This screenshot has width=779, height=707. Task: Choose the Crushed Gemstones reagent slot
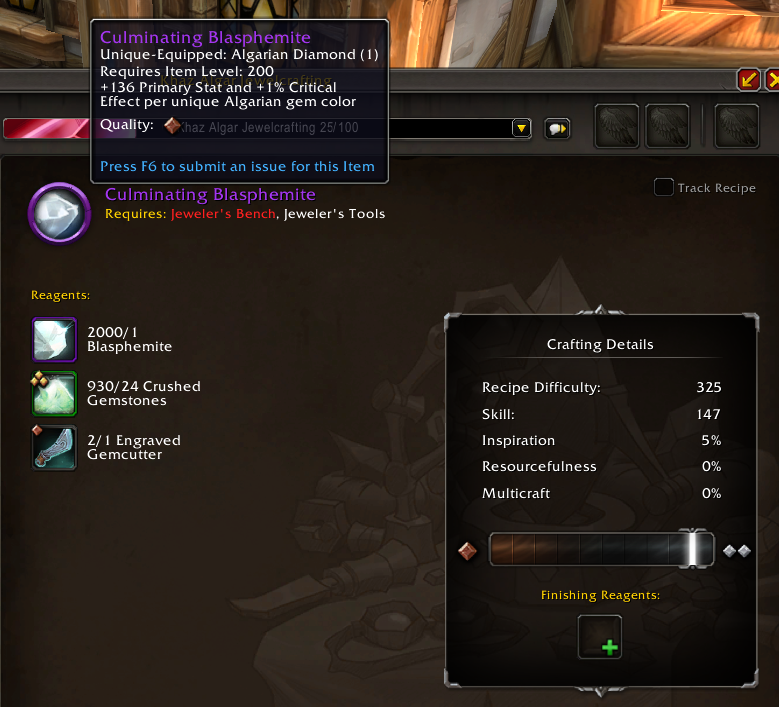54,393
